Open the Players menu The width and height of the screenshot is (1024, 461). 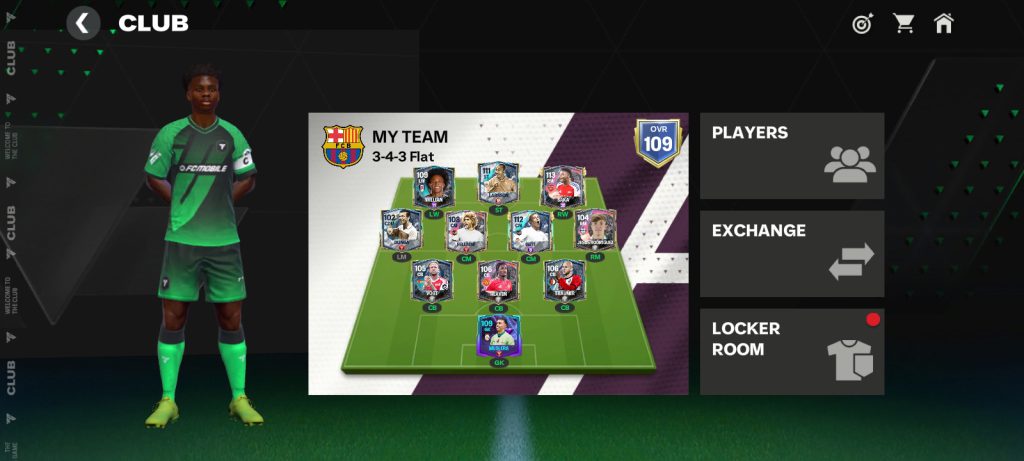point(791,156)
